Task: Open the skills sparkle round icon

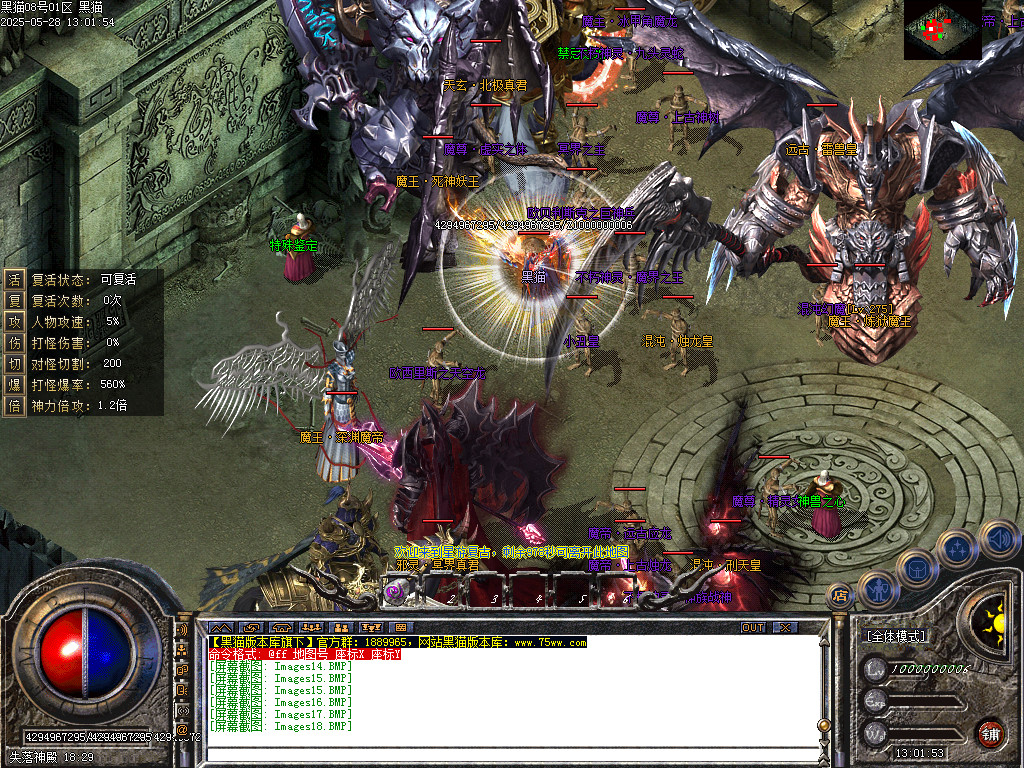Action: point(956,548)
